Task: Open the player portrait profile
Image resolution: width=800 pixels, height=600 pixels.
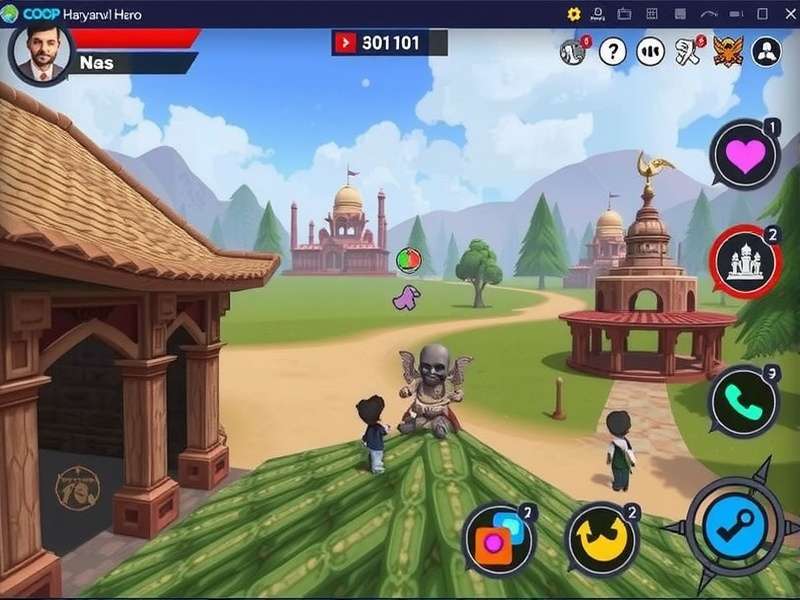Action: pyautogui.click(x=40, y=53)
